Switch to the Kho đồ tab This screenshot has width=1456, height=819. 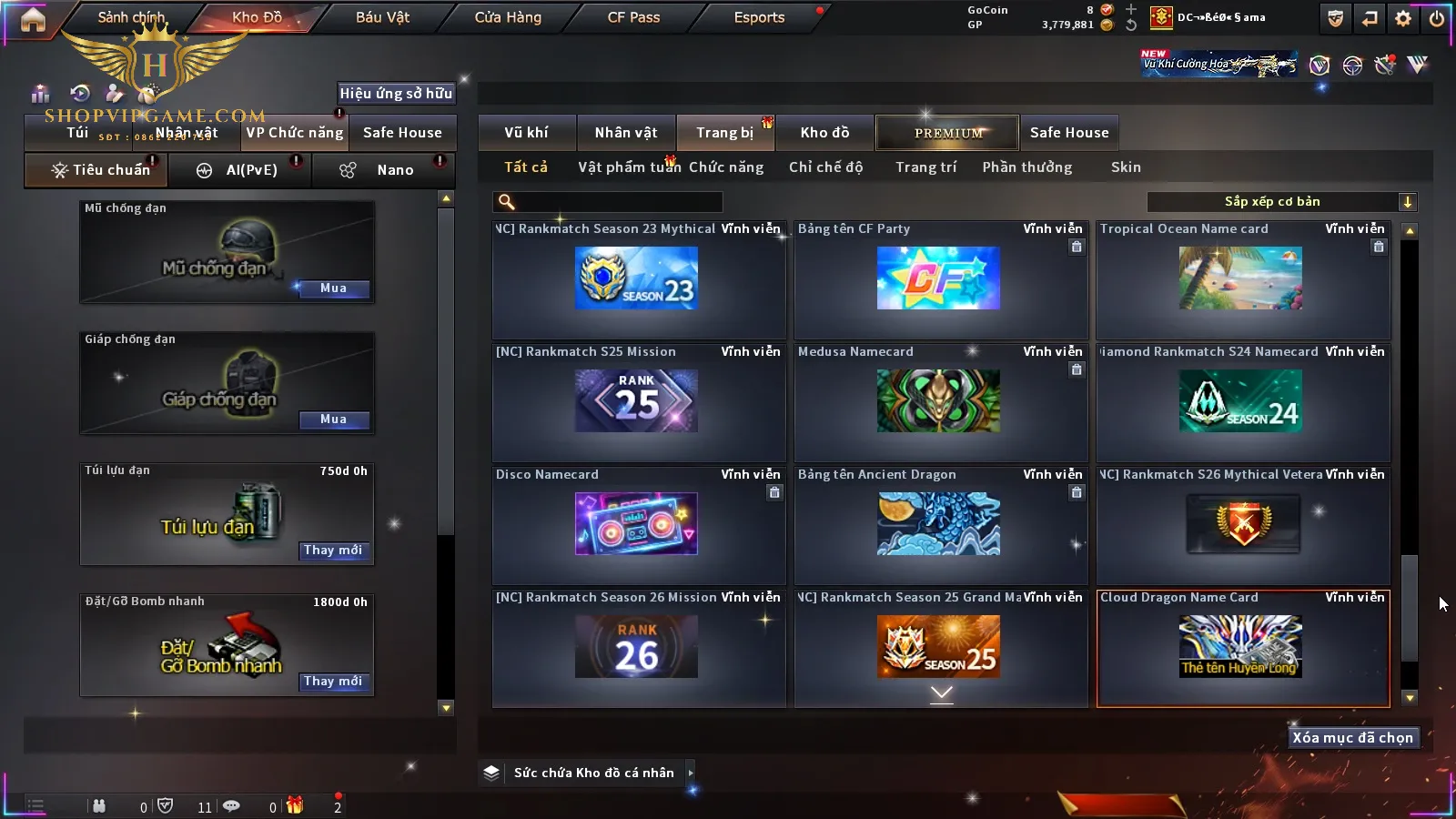824,133
